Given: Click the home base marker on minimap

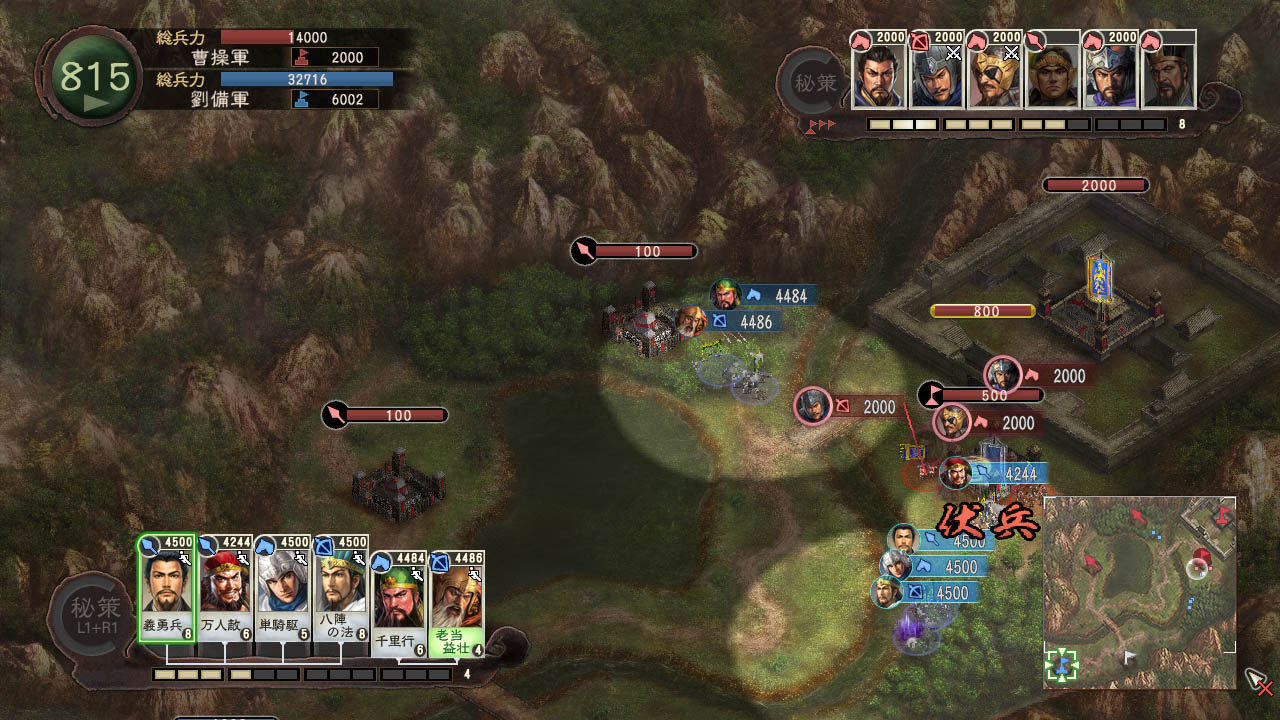Looking at the screenshot, I should (1062, 664).
